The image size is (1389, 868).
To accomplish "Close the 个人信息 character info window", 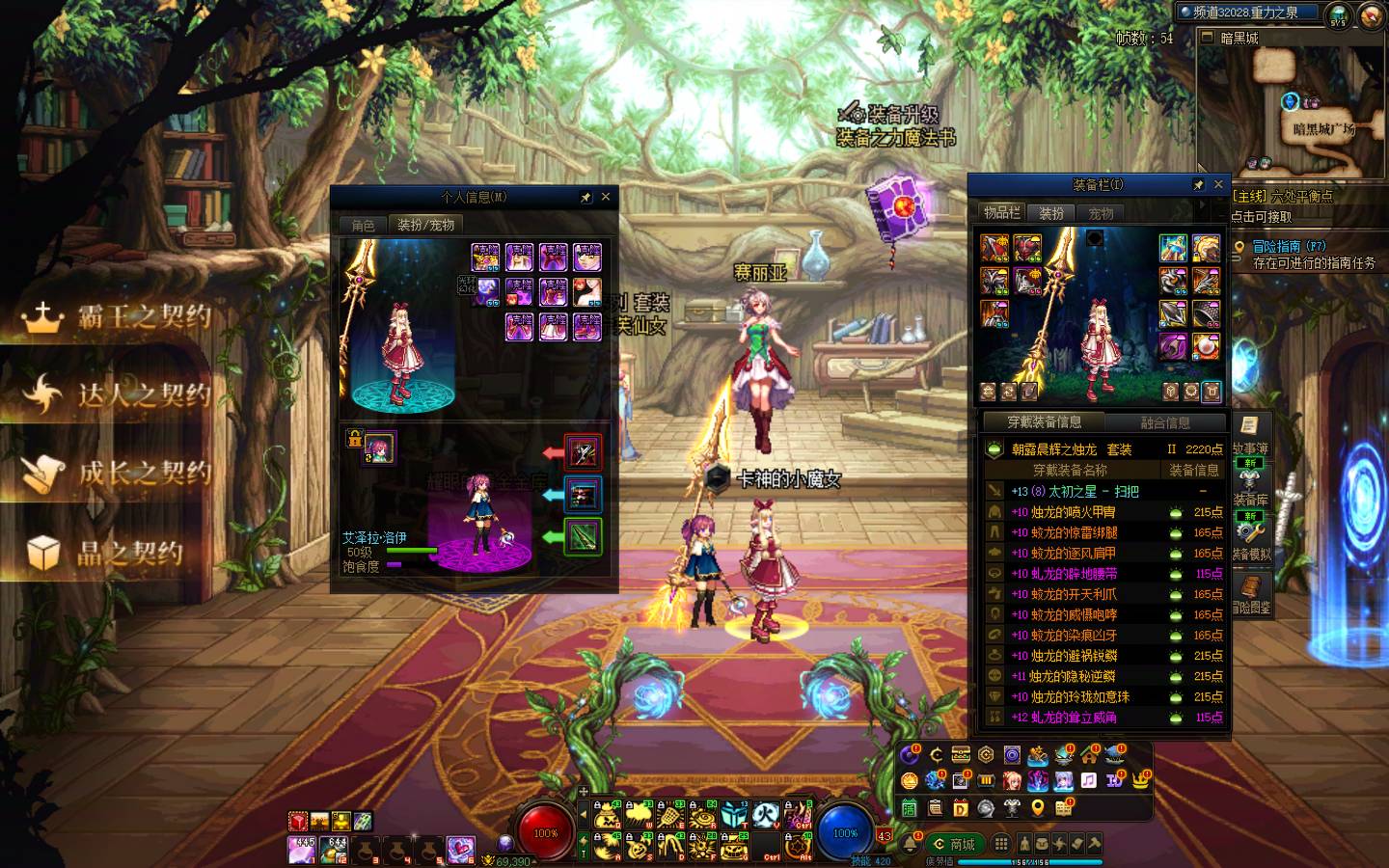I will pos(606,197).
